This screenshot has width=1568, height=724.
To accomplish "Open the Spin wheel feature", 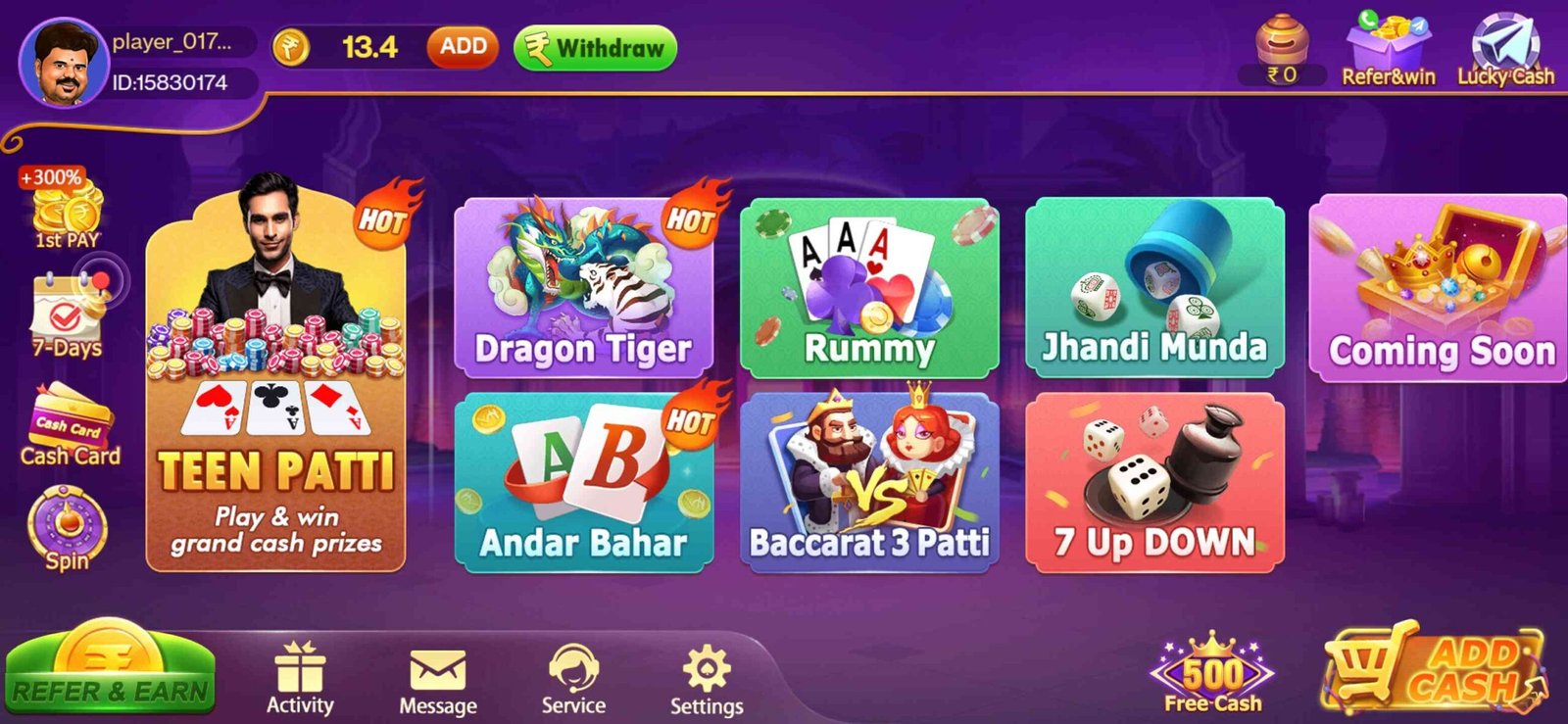I will (66, 529).
